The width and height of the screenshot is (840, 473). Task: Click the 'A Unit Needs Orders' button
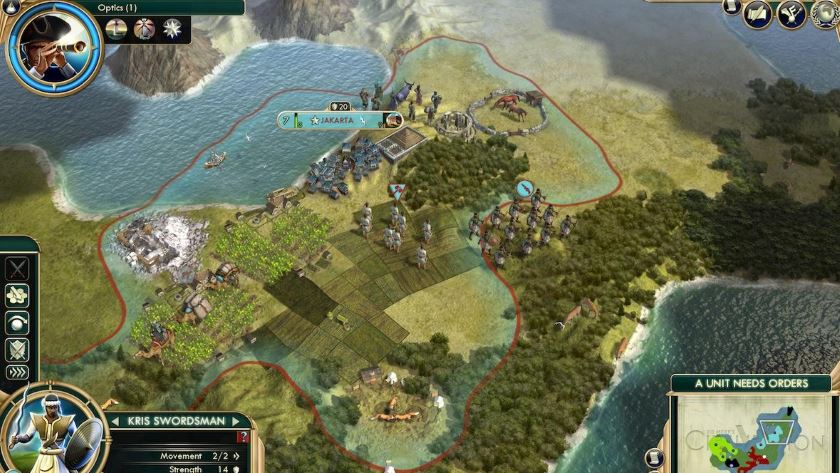tap(750, 383)
